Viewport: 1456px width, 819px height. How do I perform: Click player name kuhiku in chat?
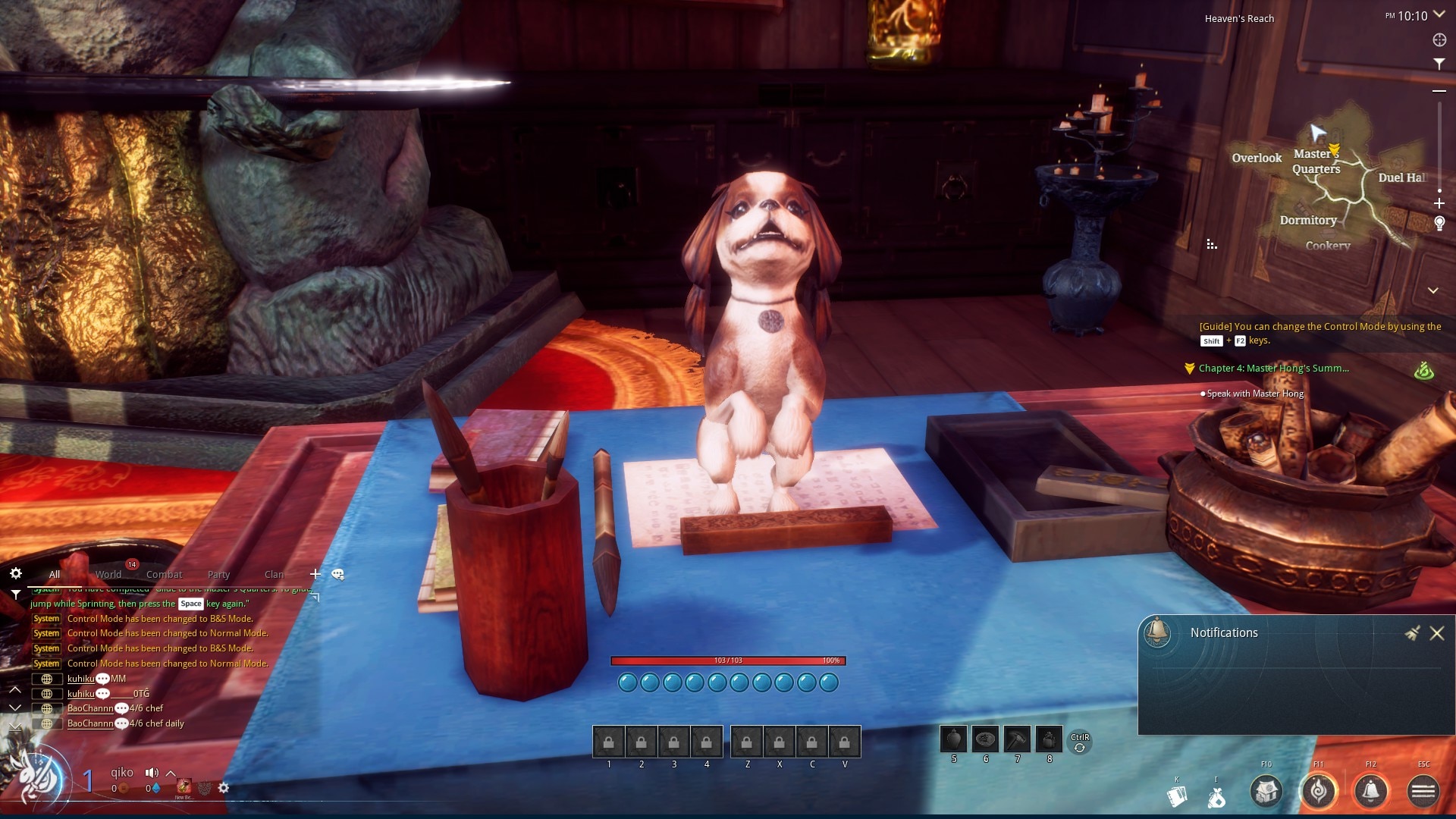coord(80,679)
